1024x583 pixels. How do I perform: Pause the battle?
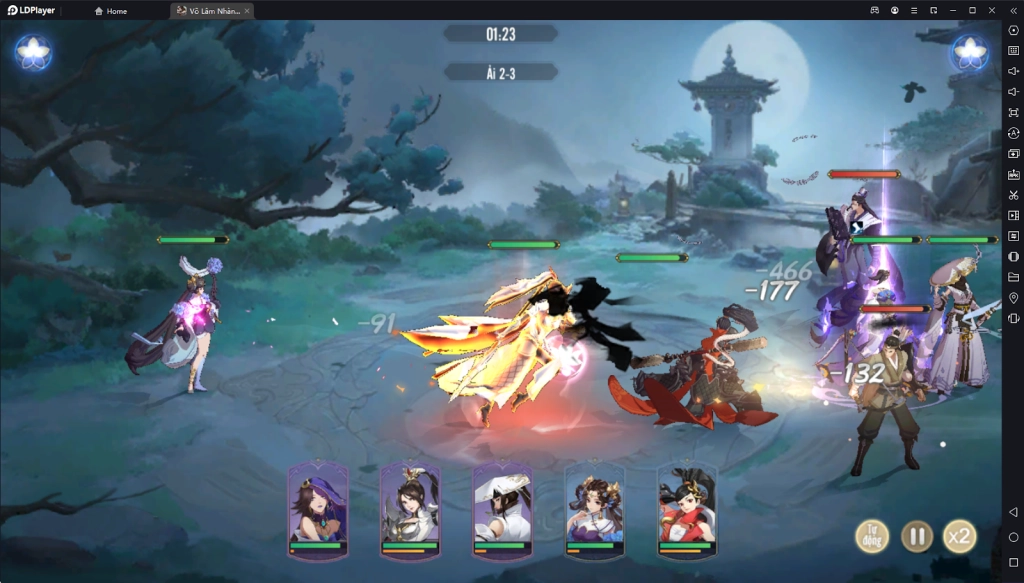pos(916,537)
